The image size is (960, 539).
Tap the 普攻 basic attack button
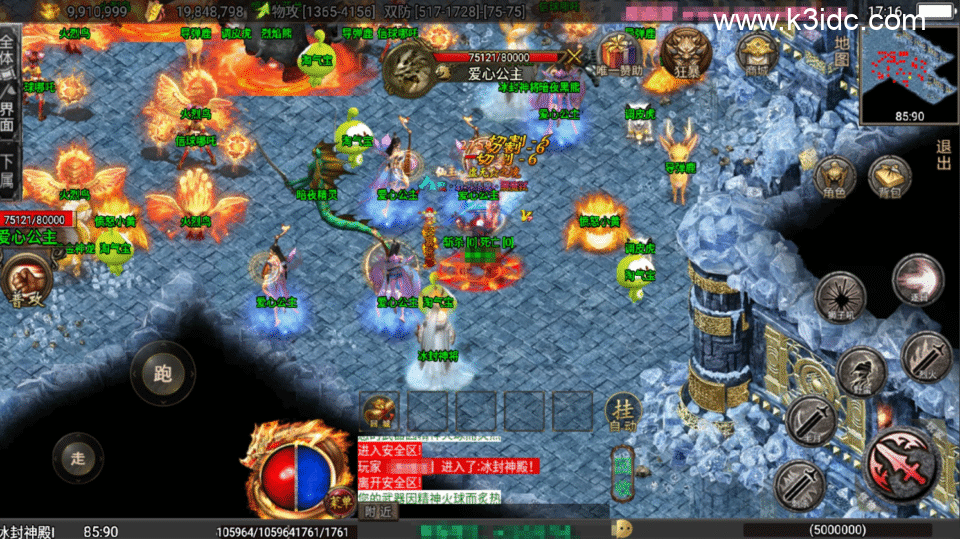[26, 284]
